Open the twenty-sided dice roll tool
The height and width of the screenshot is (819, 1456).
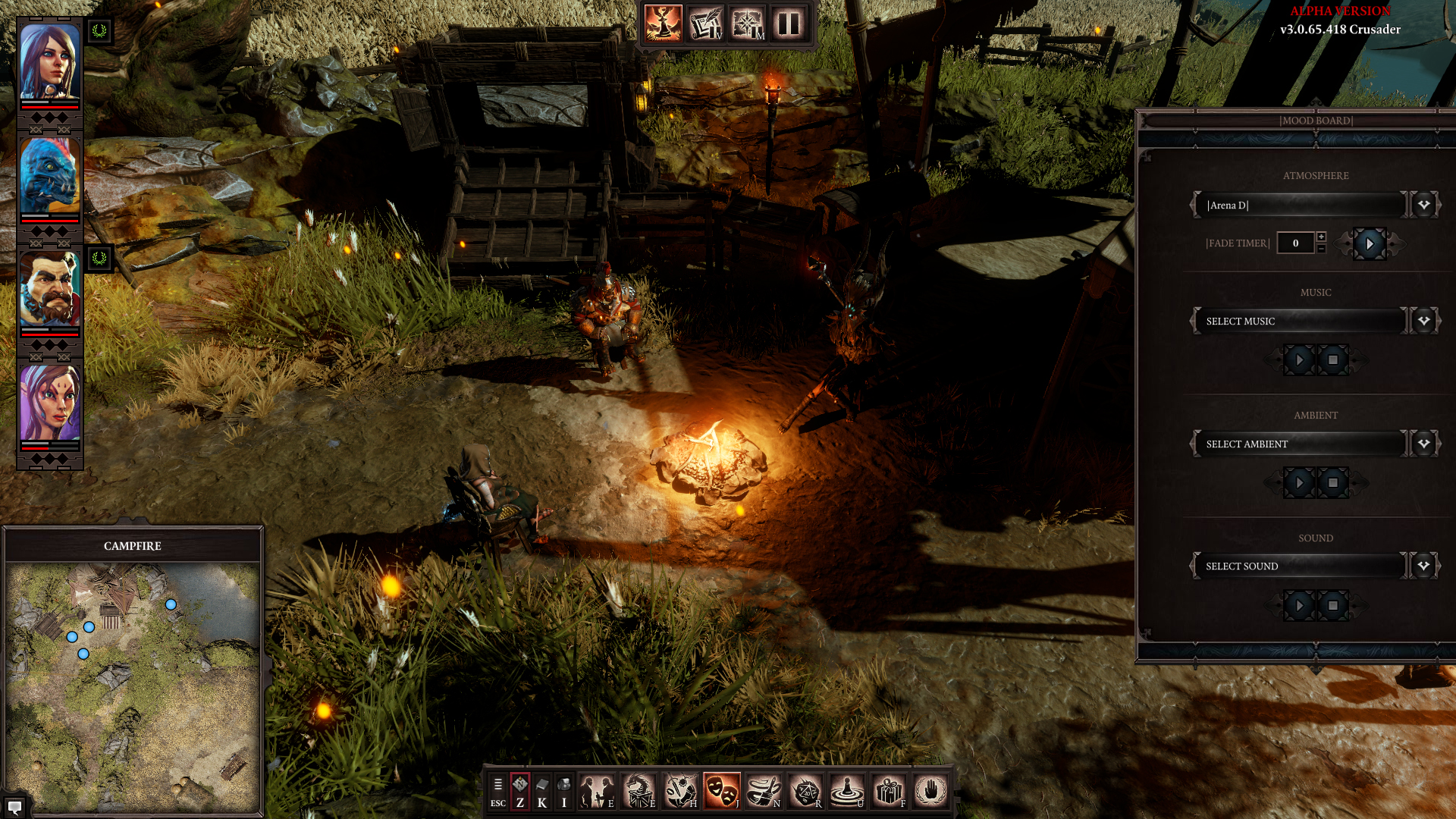tap(805, 791)
